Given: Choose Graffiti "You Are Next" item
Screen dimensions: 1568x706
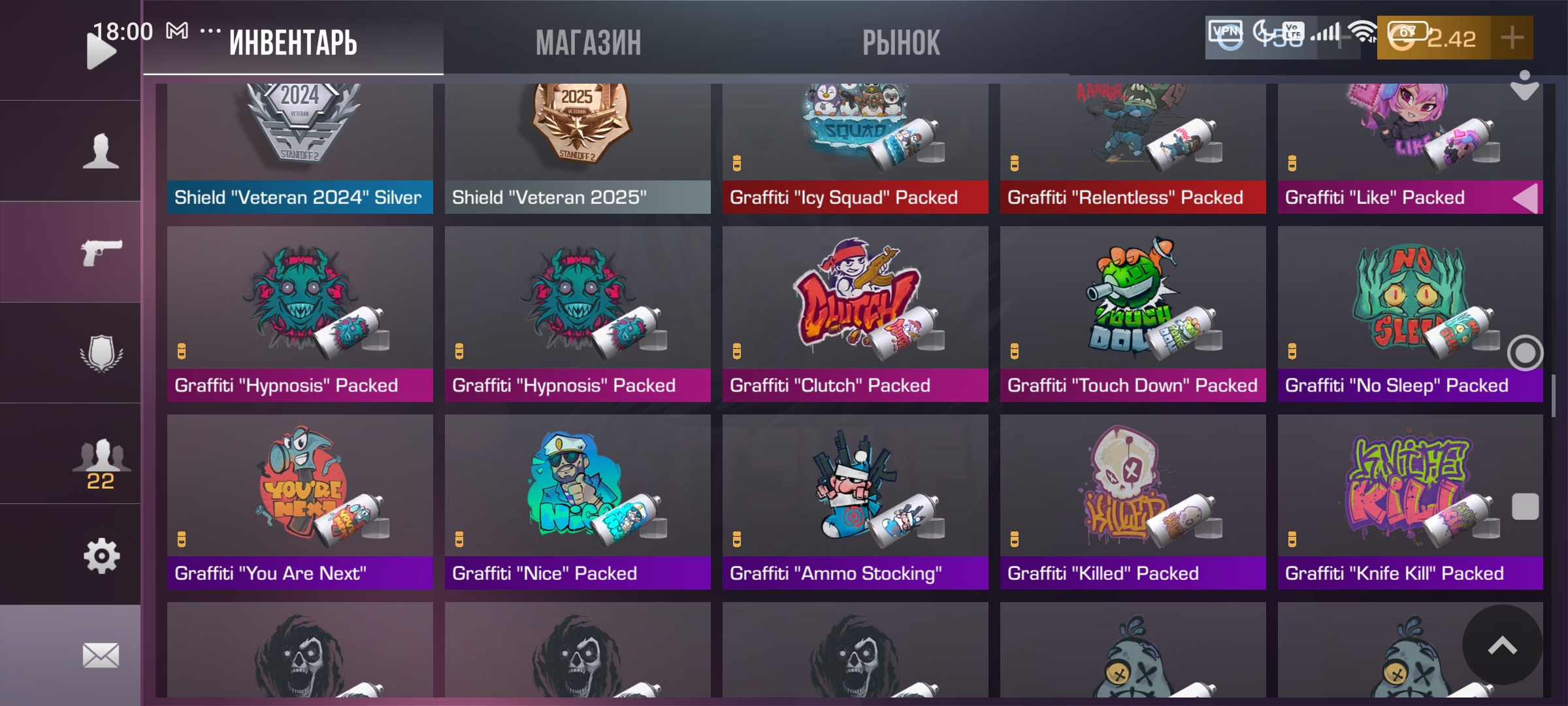Looking at the screenshot, I should click(300, 502).
